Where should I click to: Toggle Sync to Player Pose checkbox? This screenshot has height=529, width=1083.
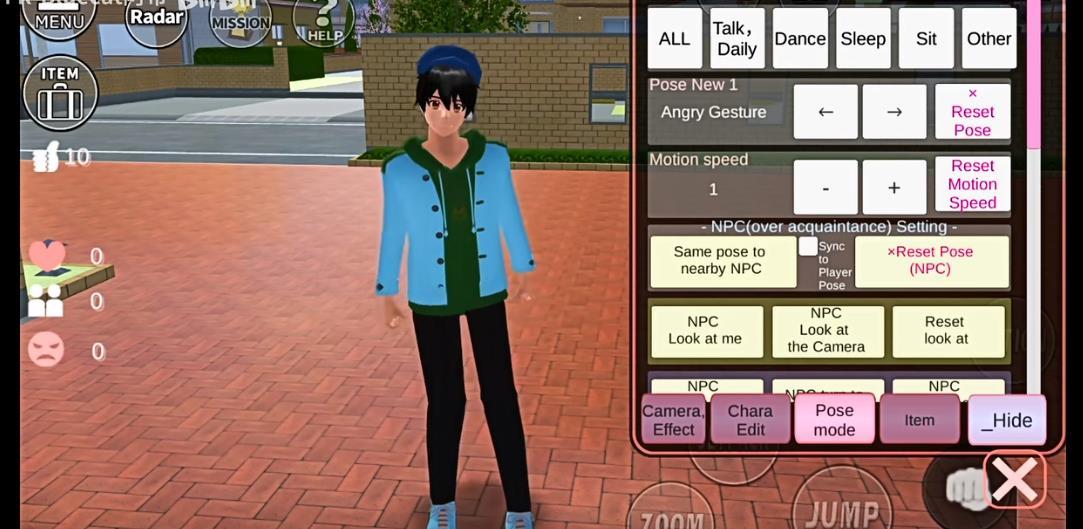point(808,246)
